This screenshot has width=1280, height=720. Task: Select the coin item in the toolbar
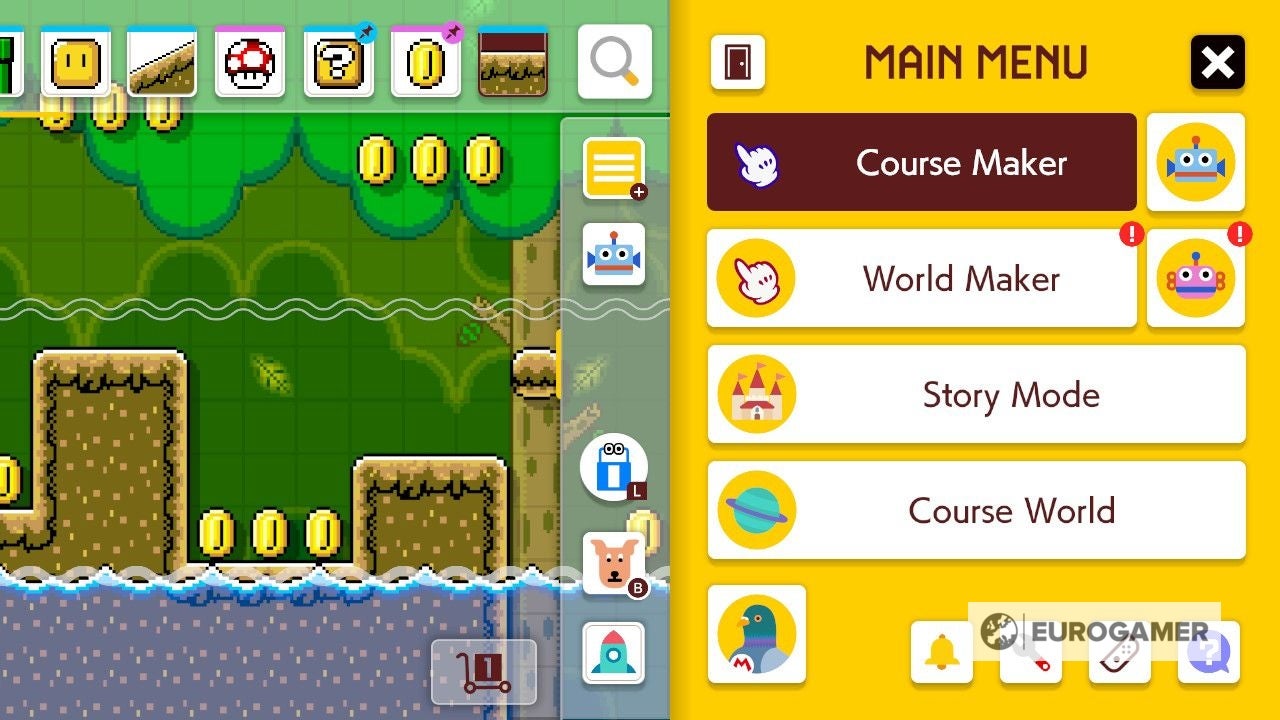[425, 62]
